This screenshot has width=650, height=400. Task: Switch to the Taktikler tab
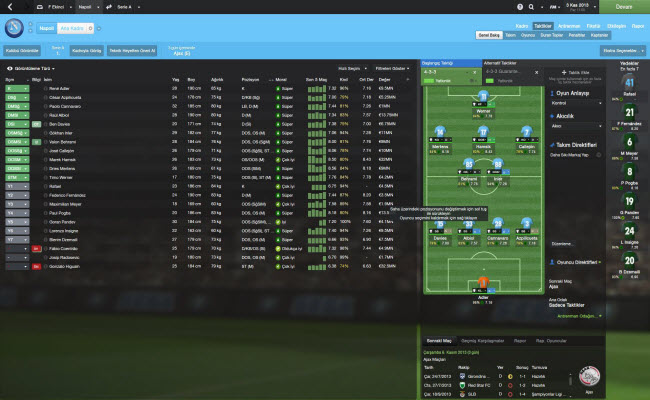point(543,25)
